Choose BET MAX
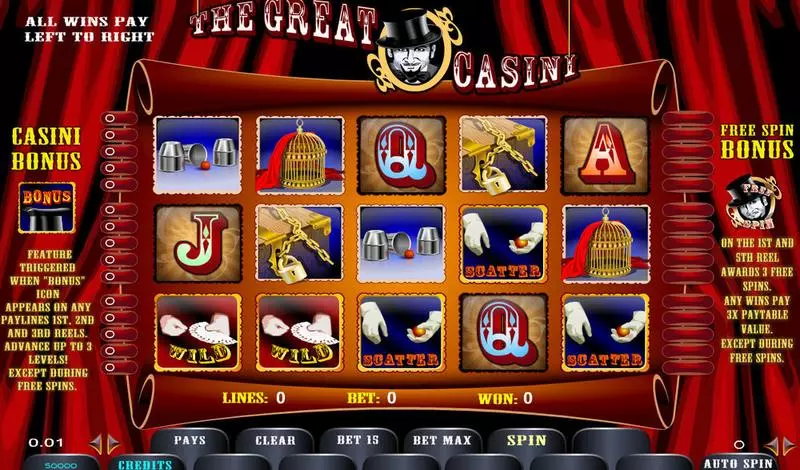The width and height of the screenshot is (800, 470). (440, 440)
